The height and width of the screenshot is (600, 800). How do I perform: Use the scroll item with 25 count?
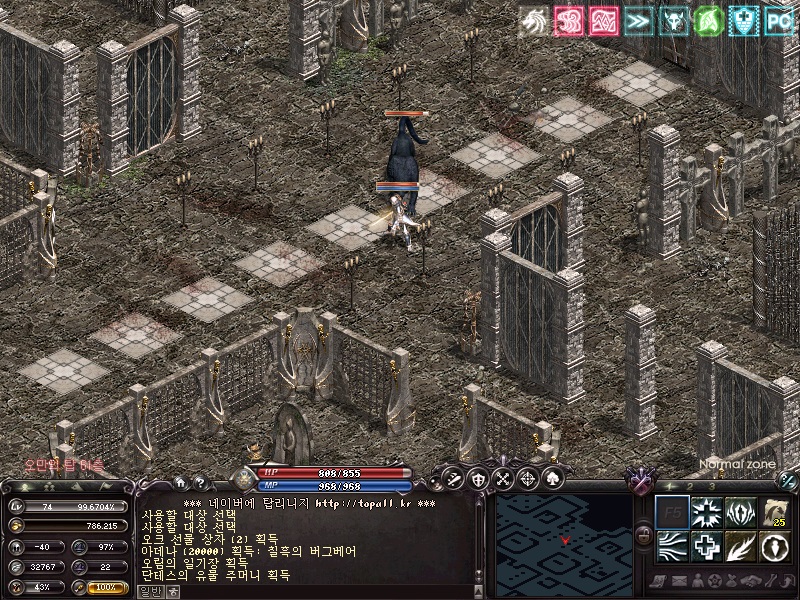[774, 513]
